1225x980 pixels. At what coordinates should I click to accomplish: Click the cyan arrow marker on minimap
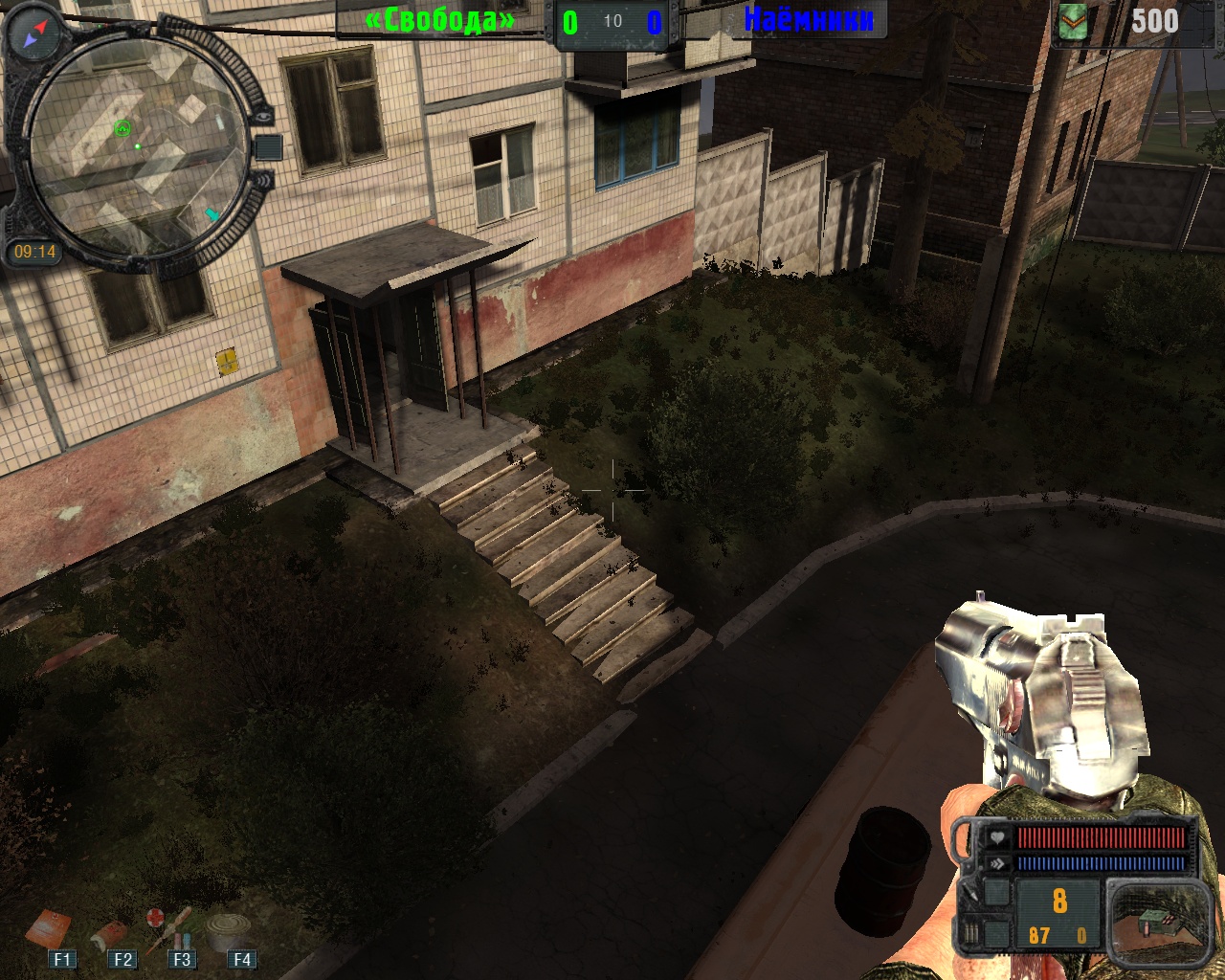coord(212,214)
